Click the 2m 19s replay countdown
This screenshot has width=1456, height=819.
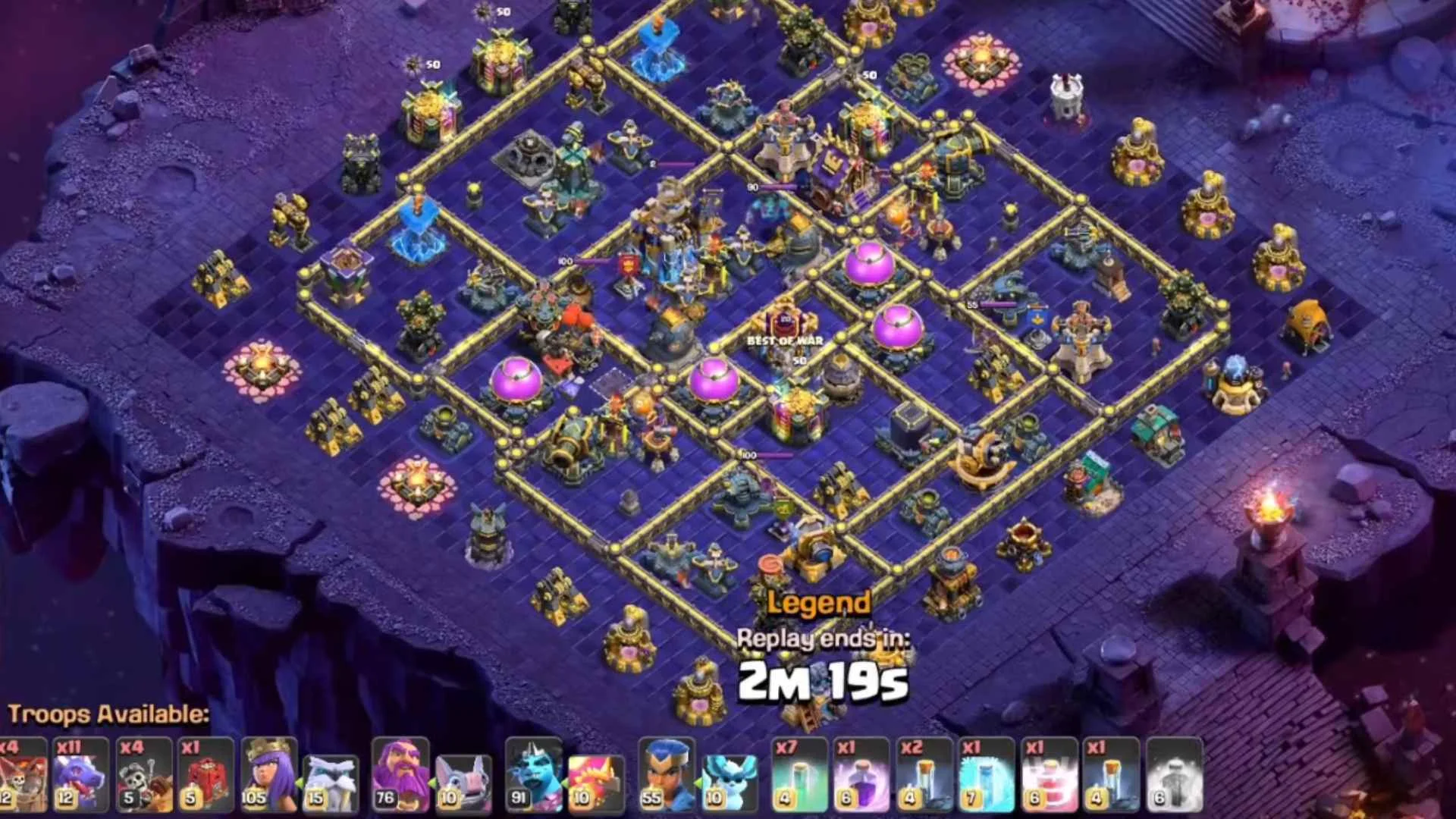coord(821,682)
